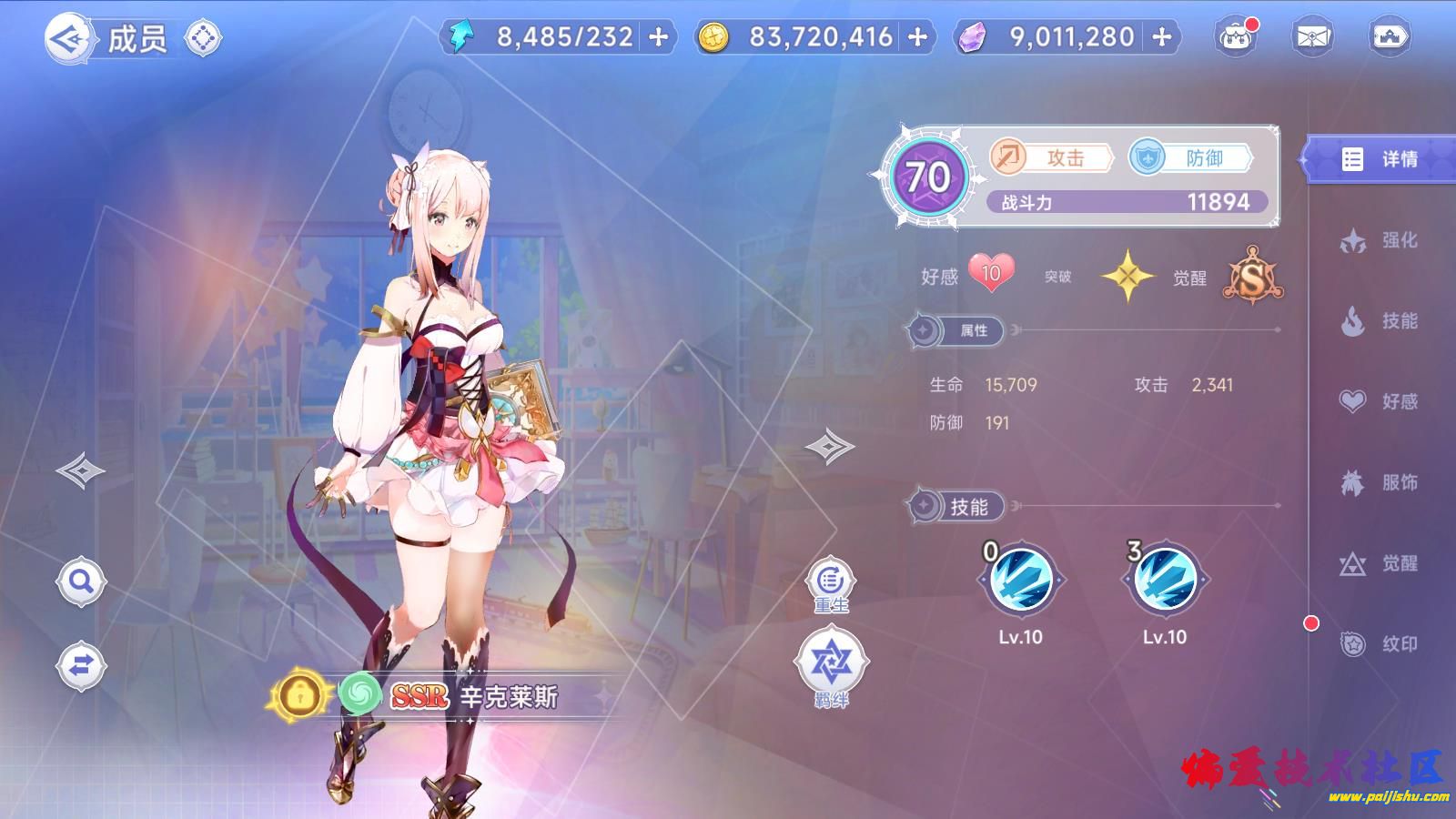Open the 觉醒 awakening tab
1456x819 pixels.
point(1380,563)
